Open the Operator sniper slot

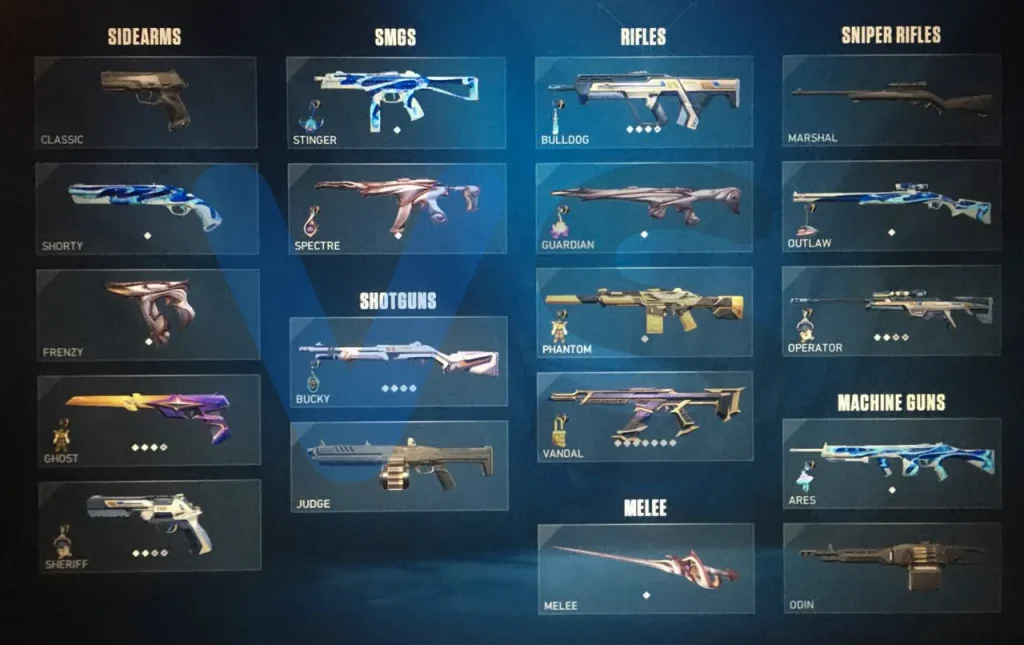click(x=891, y=310)
